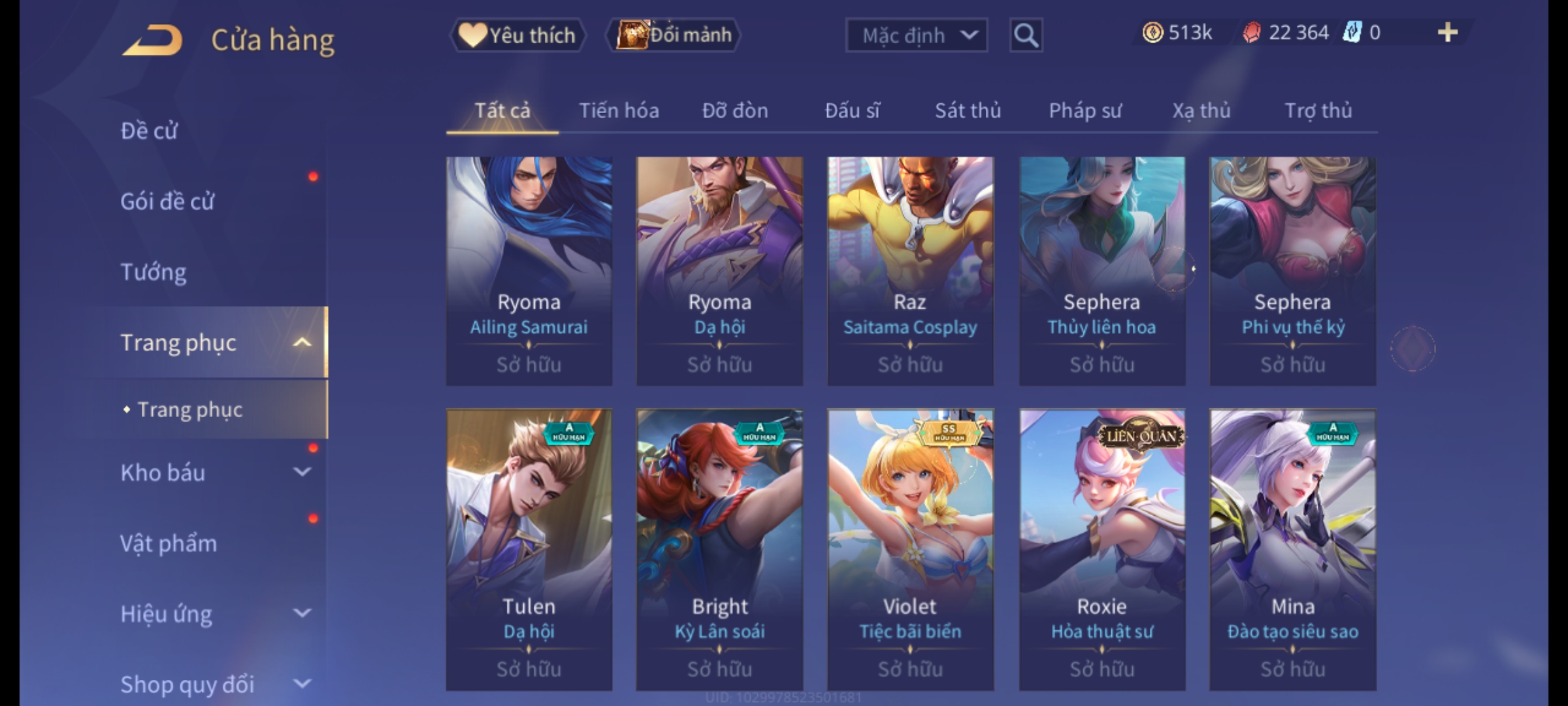The height and width of the screenshot is (706, 1568).
Task: Open the Vật phẩm items section
Action: [169, 543]
